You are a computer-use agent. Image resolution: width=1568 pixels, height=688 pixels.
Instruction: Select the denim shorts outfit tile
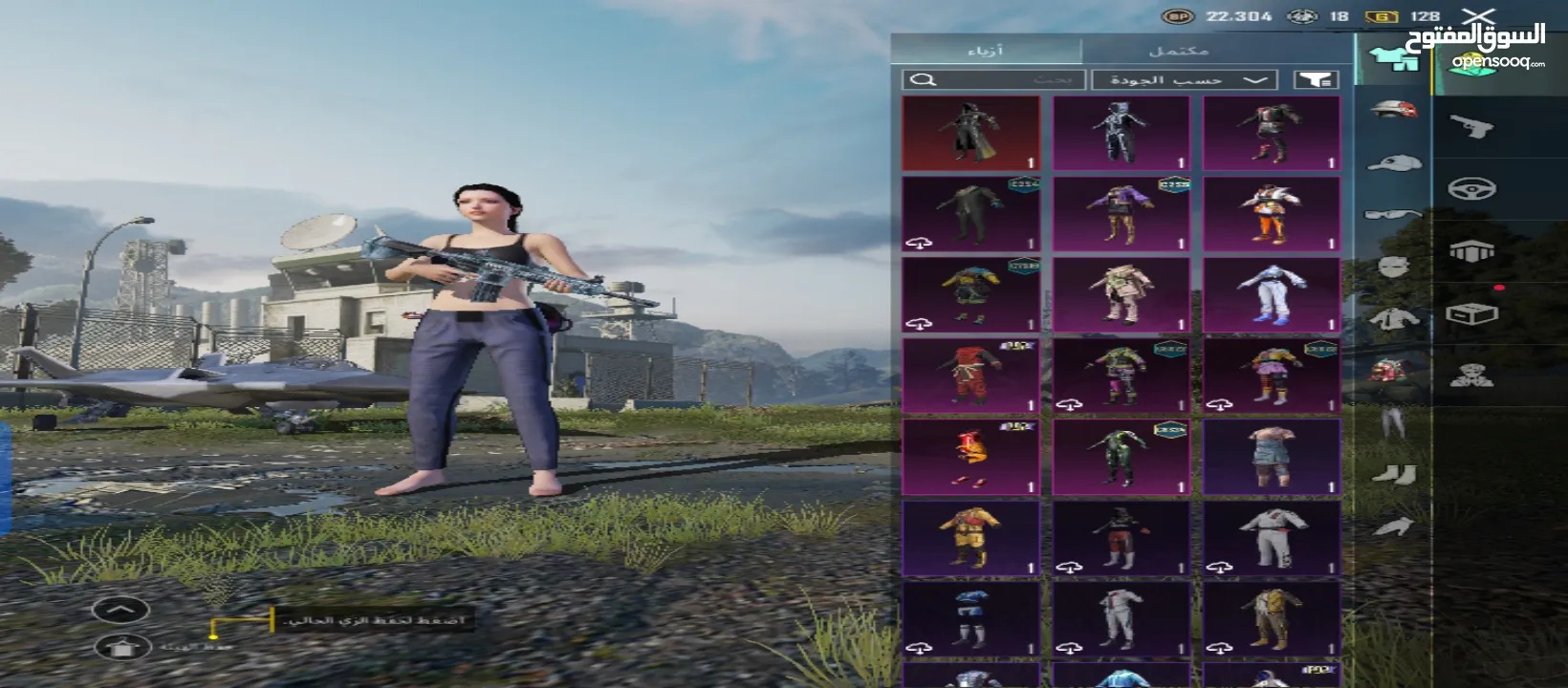pyautogui.click(x=1271, y=457)
